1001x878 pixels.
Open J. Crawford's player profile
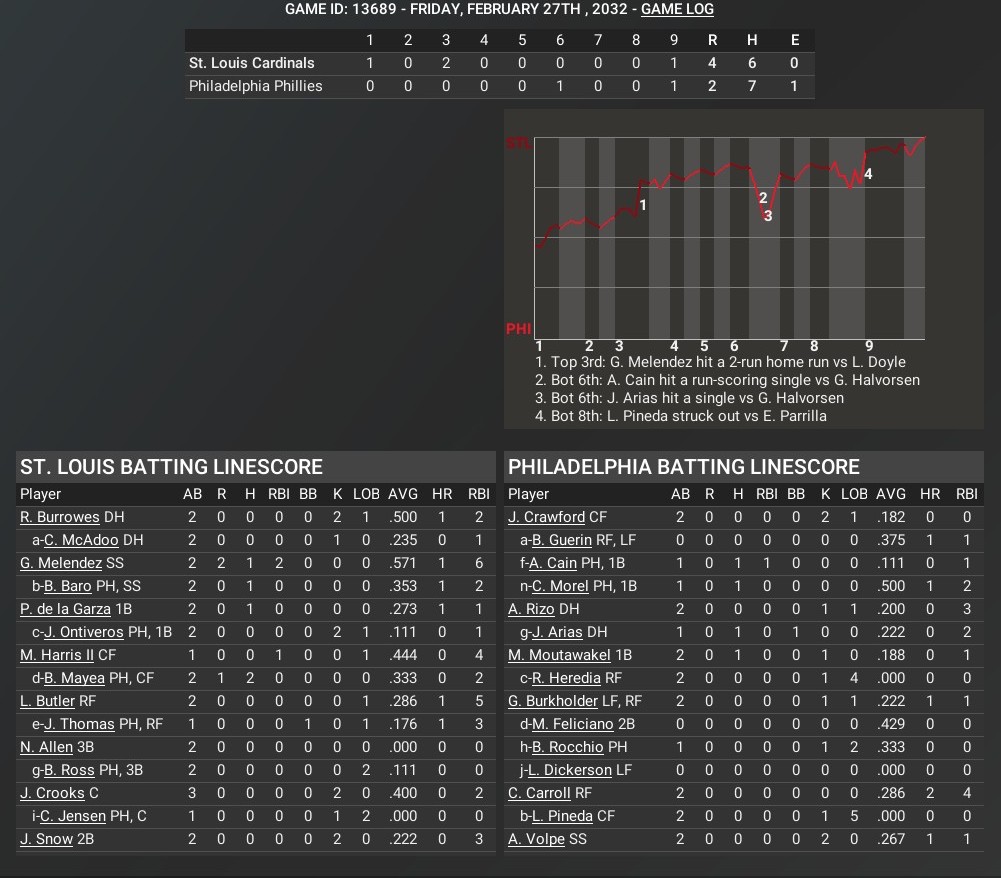[x=546, y=517]
